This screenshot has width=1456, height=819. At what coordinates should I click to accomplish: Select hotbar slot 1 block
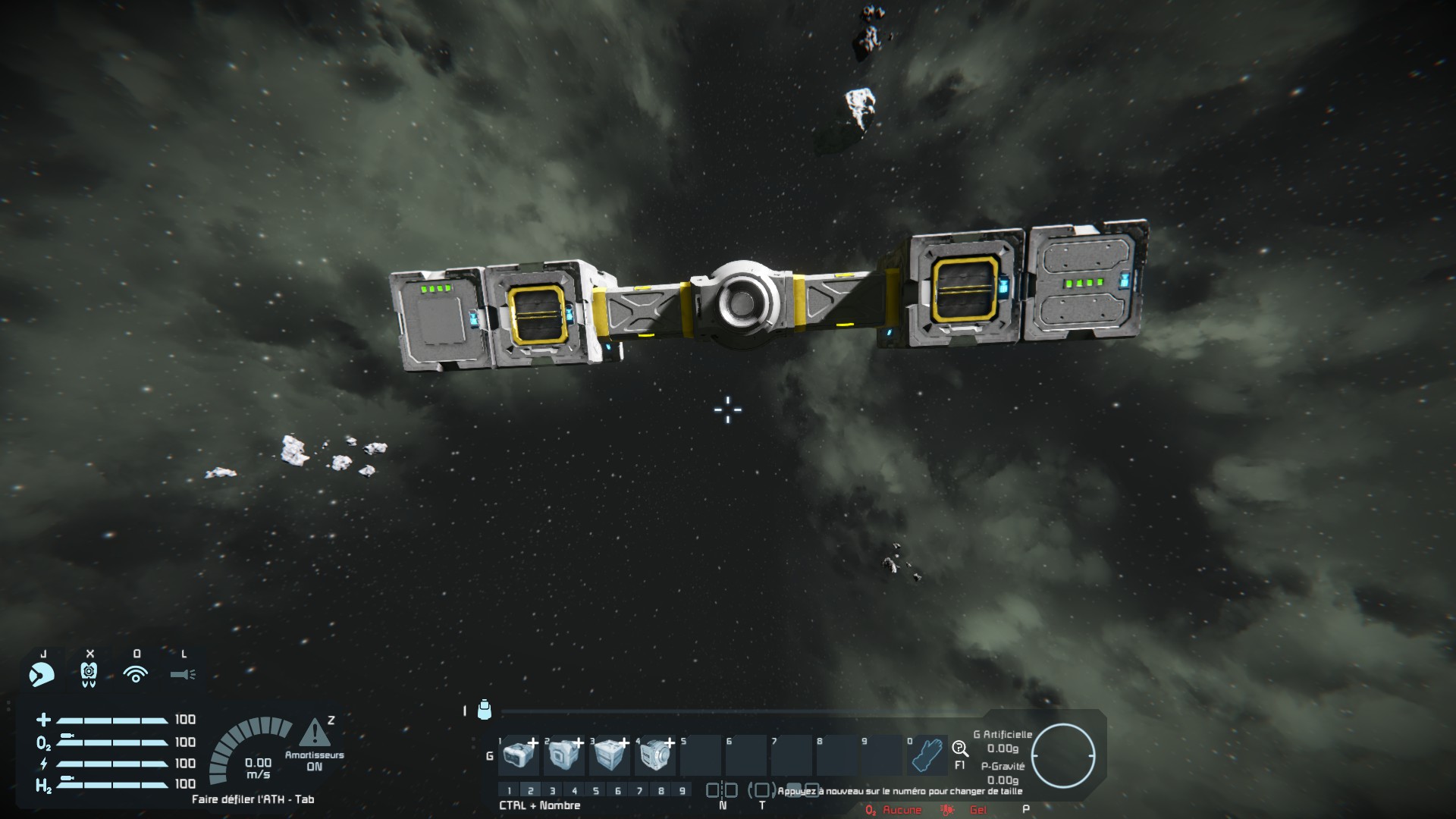[x=519, y=755]
